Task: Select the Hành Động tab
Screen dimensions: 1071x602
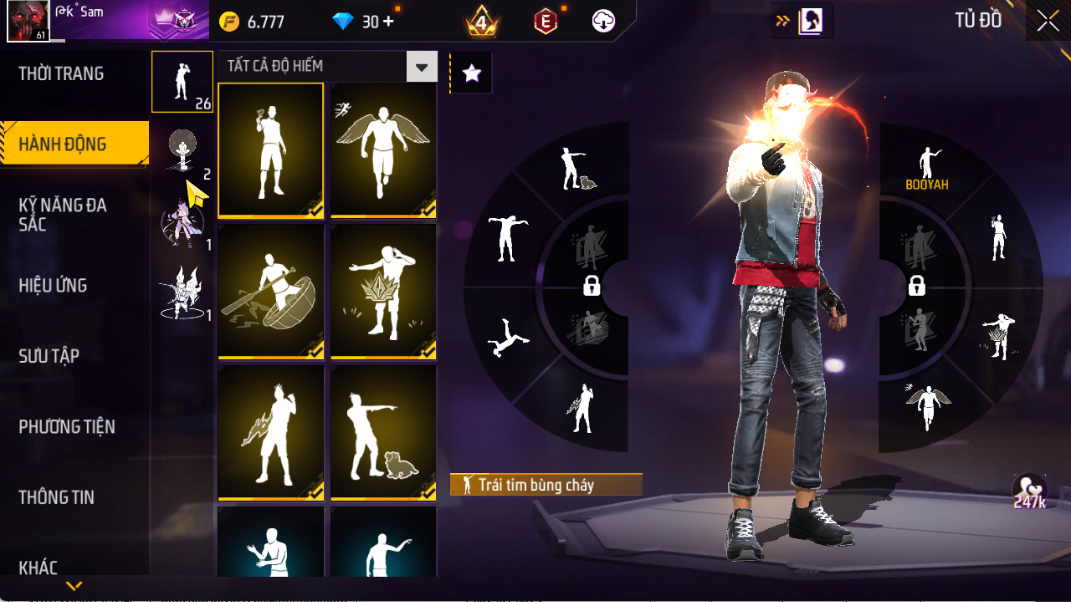Action: (x=63, y=144)
